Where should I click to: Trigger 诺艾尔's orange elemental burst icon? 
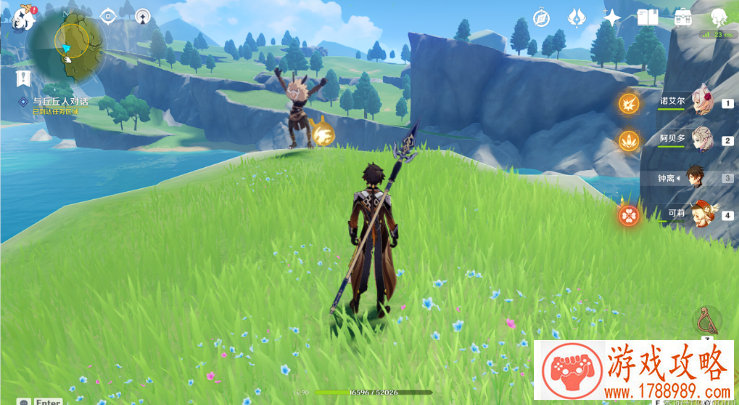point(628,102)
